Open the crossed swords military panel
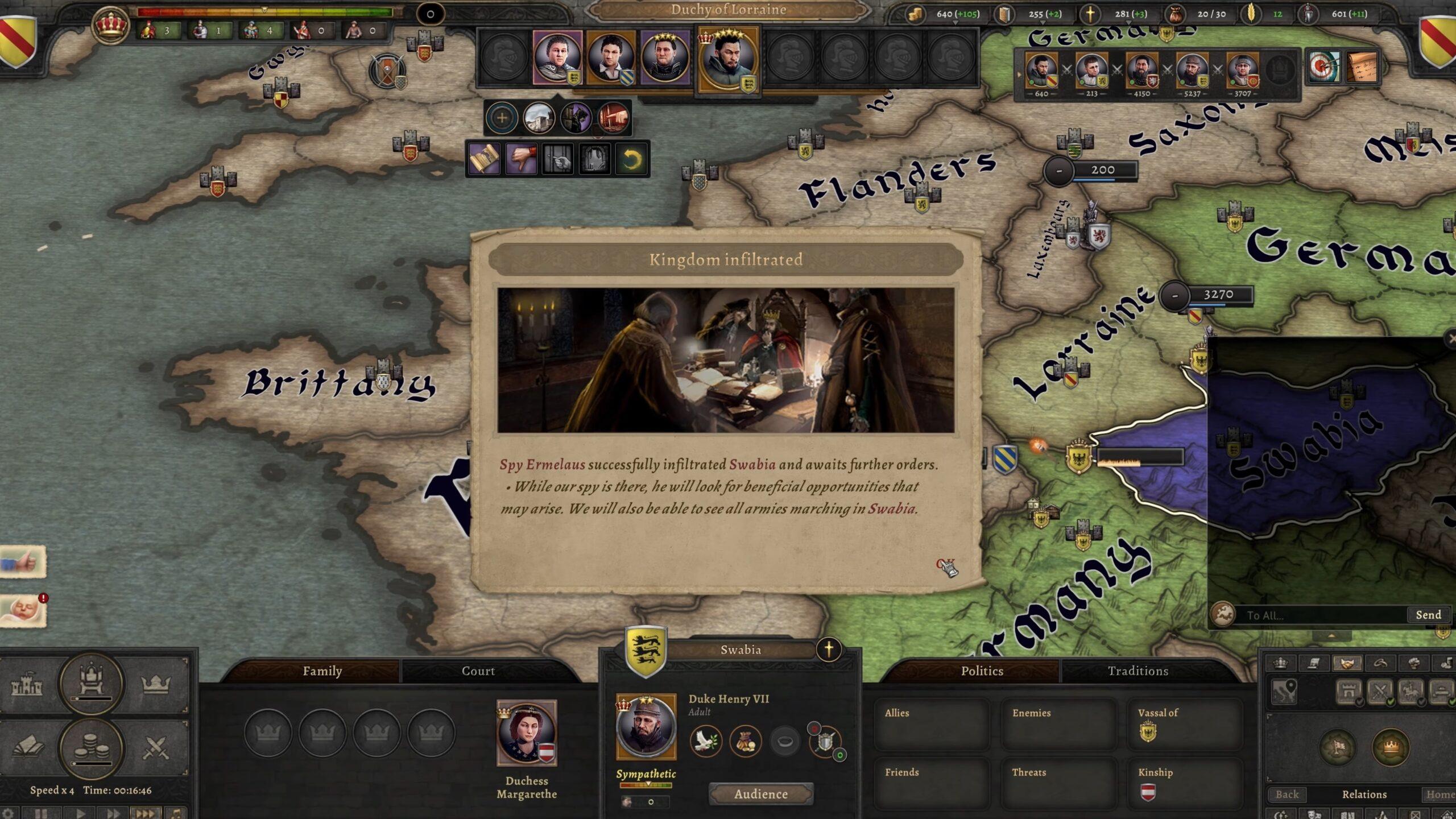Viewport: 1456px width, 819px height. (x=155, y=748)
